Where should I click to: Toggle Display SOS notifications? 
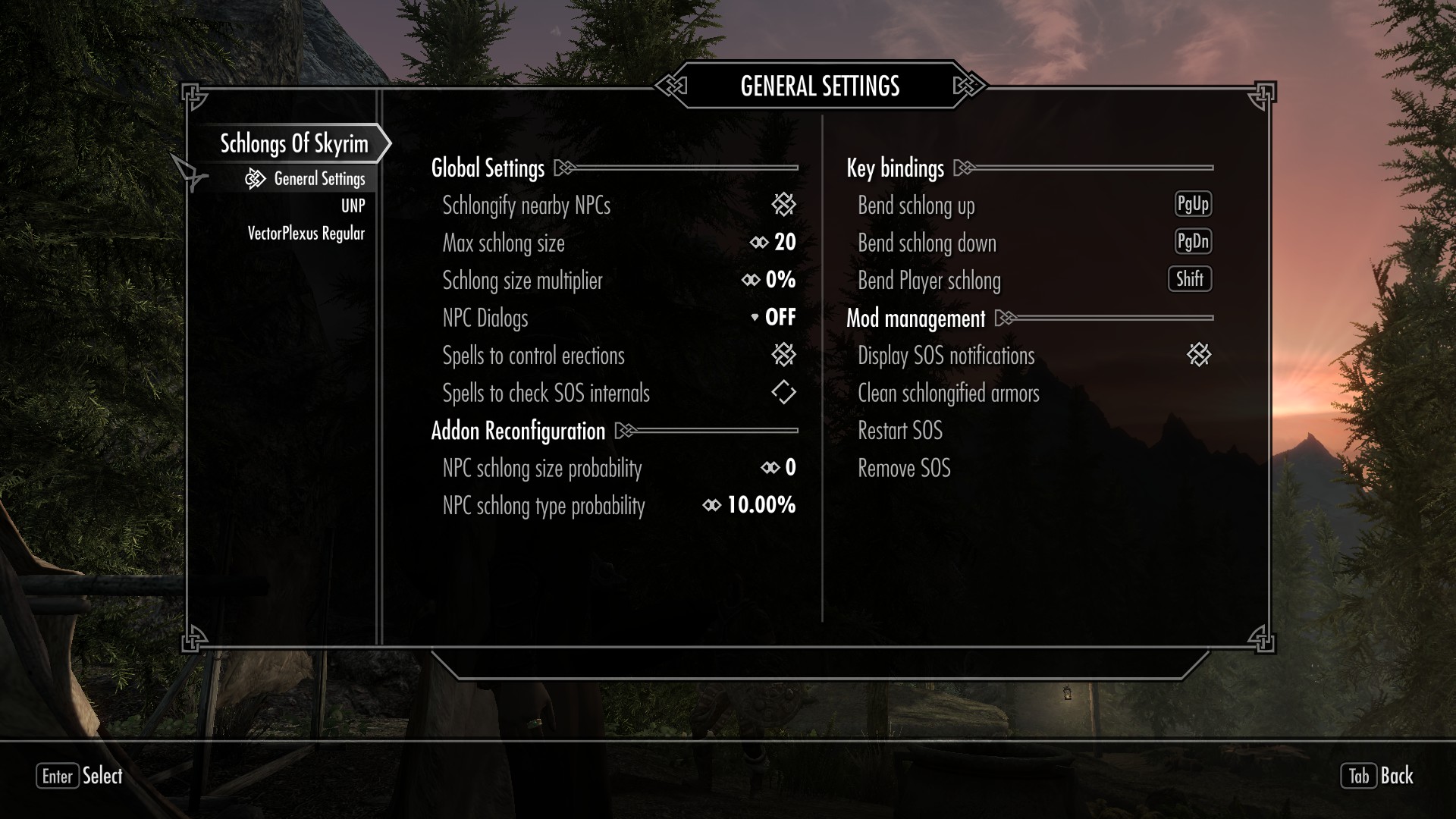pos(1198,354)
